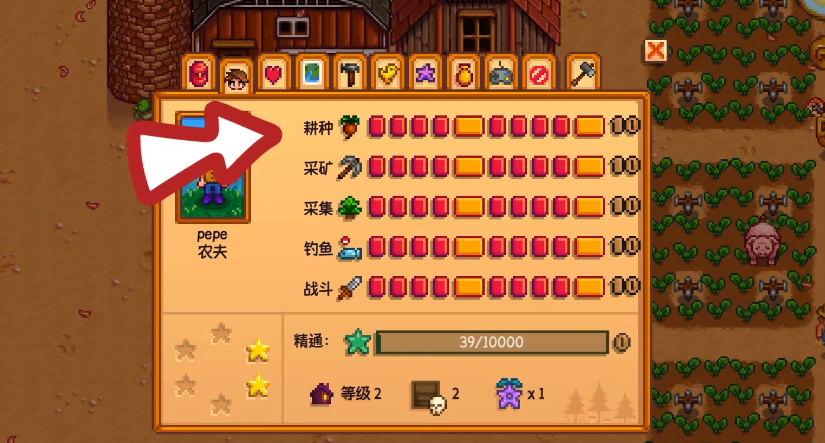Image resolution: width=825 pixels, height=443 pixels.
Task: Click the green mastery star icon
Action: [x=356, y=342]
